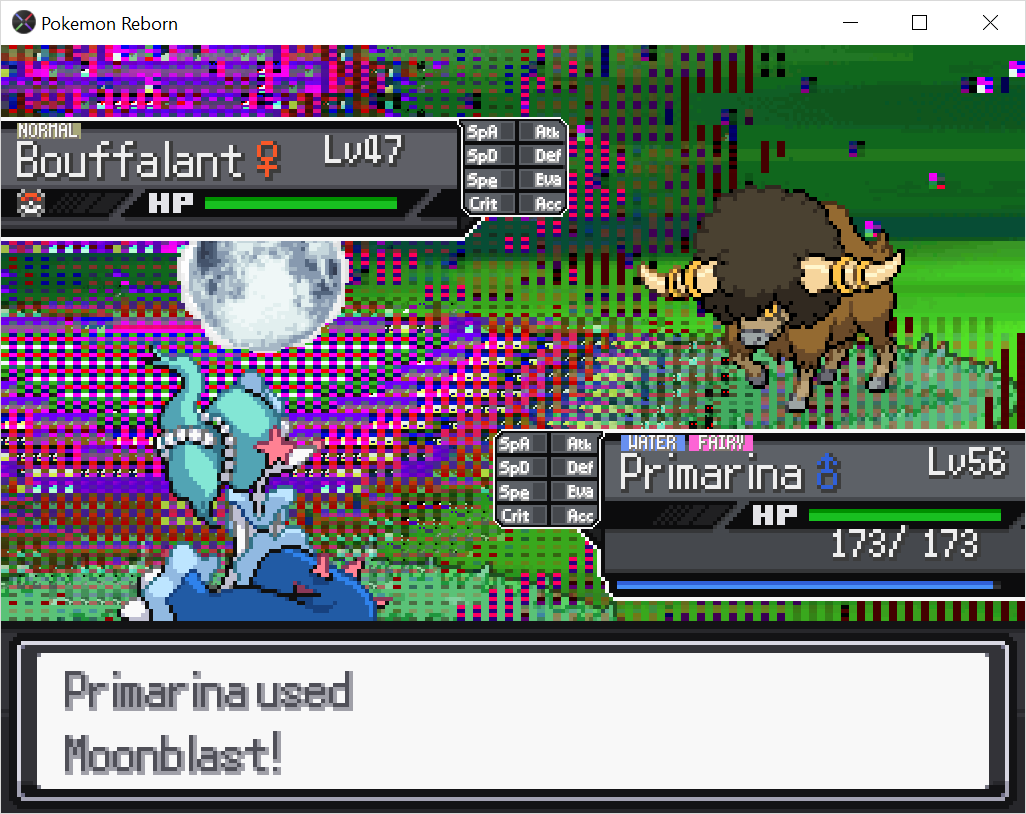Minimize the Pokemon Reborn window
This screenshot has height=814, width=1026.
pos(851,23)
